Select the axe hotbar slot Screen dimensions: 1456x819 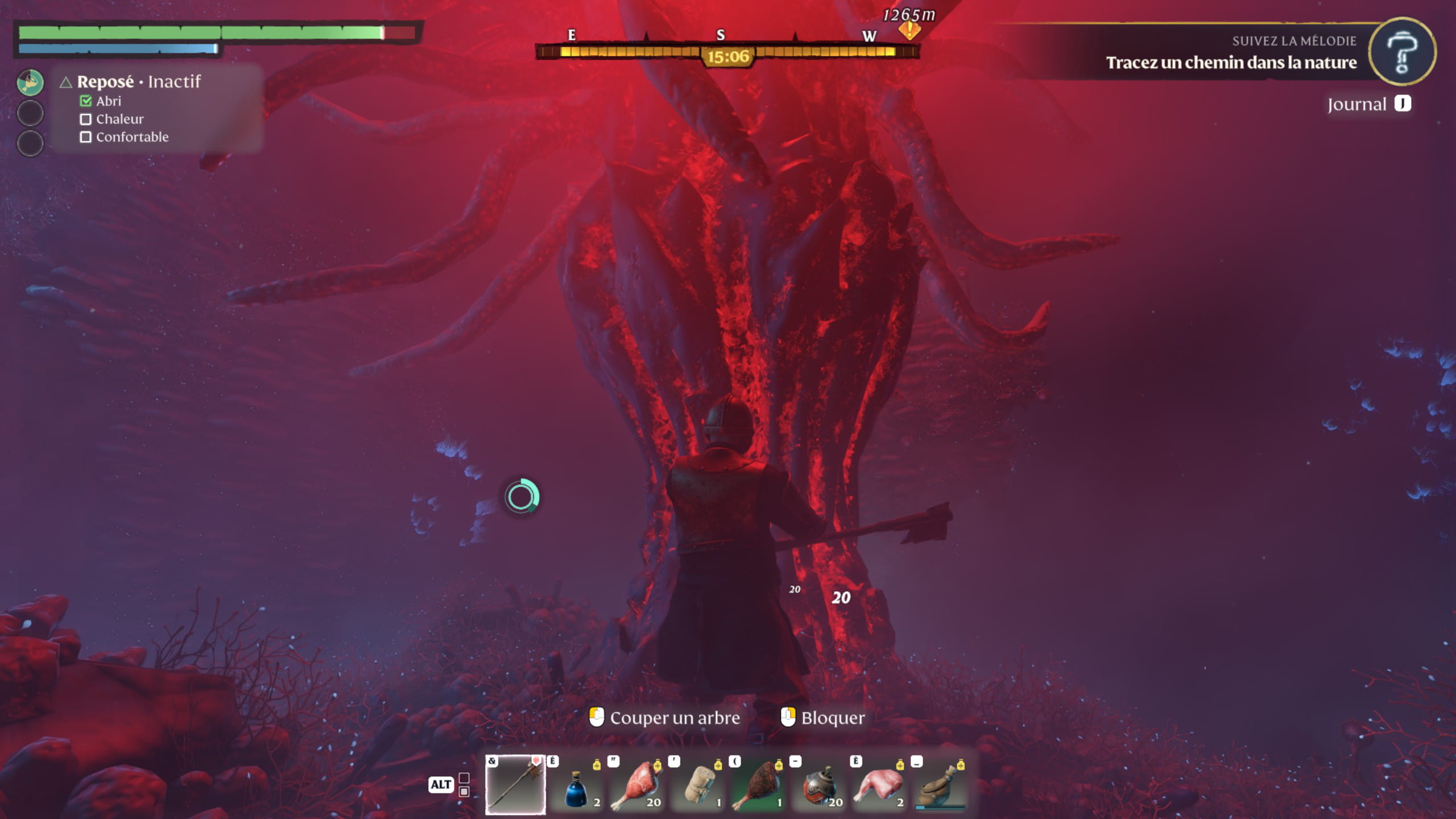[x=515, y=784]
